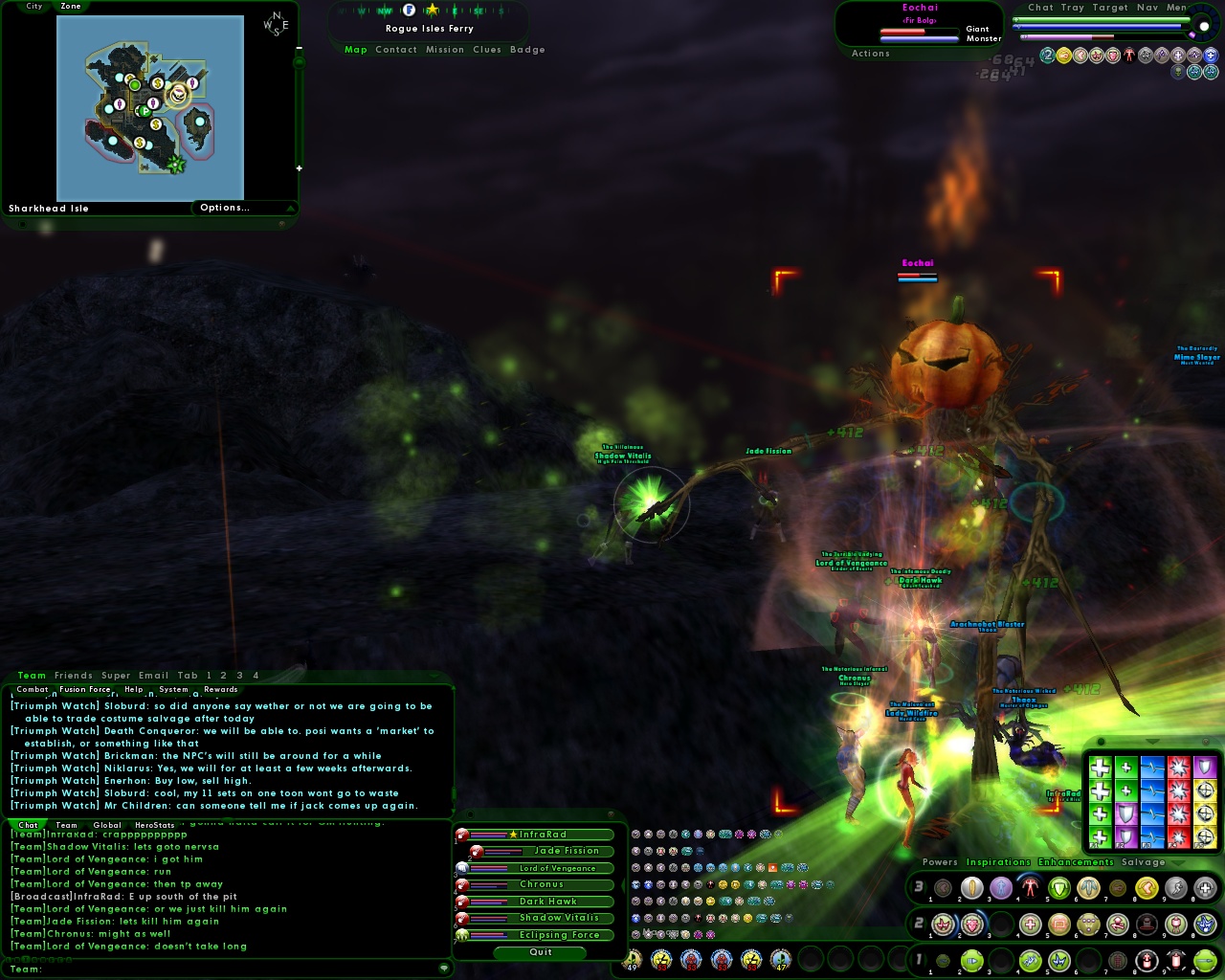
Task: Click the red body-outline icon in the inspiration row
Action: point(1030,888)
